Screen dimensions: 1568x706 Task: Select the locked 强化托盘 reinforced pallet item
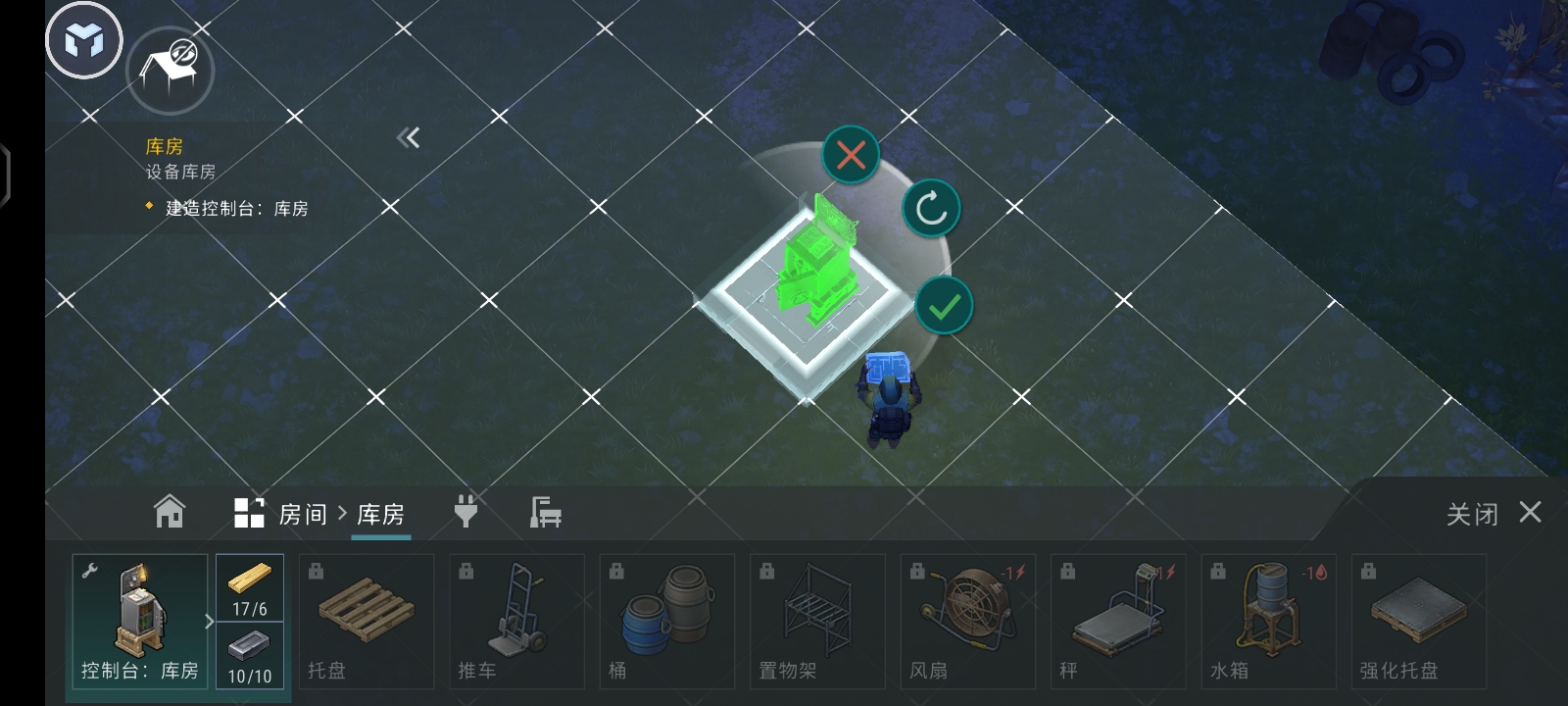coord(1418,621)
